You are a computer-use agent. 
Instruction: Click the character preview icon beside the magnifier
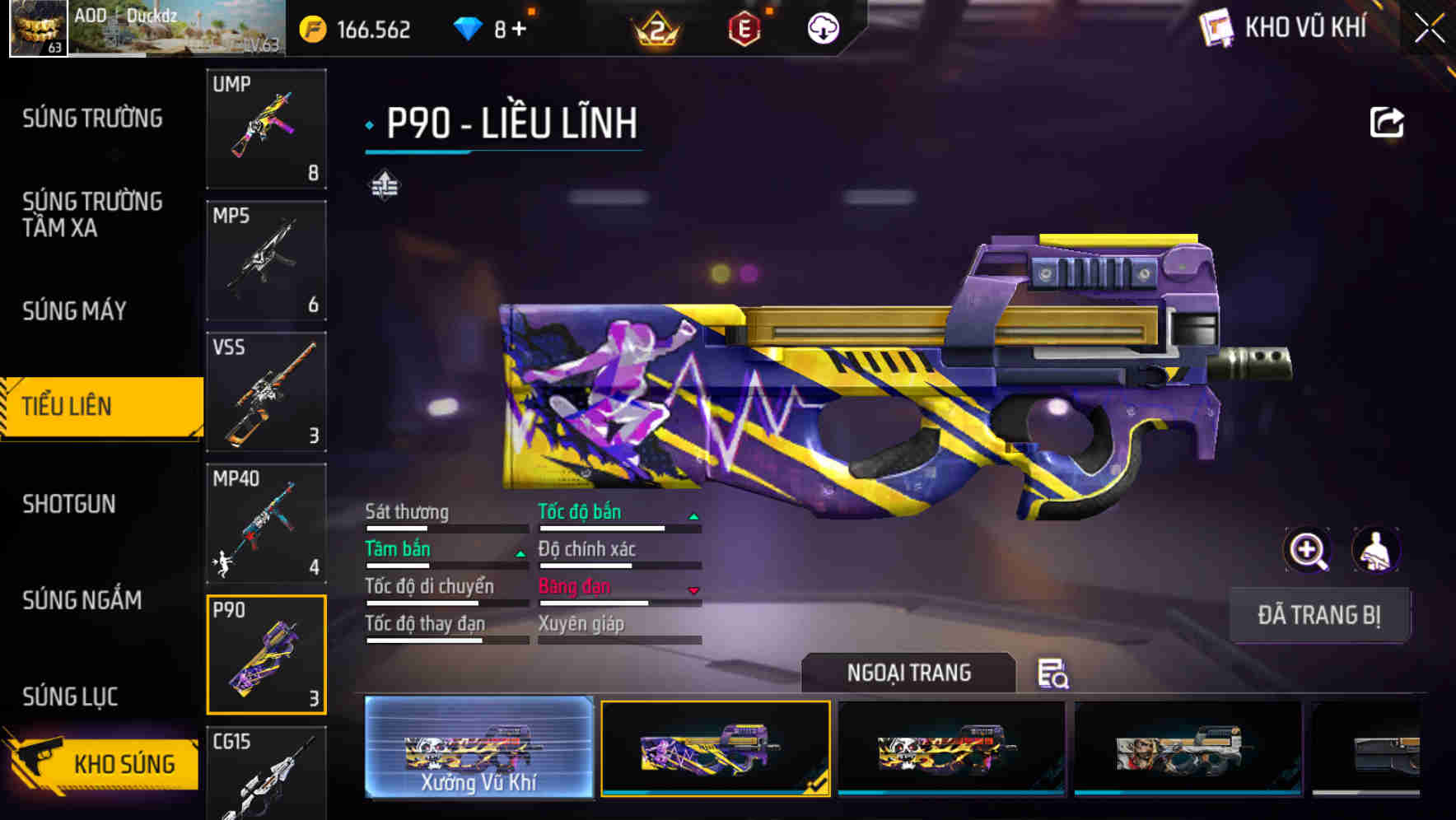1375,550
